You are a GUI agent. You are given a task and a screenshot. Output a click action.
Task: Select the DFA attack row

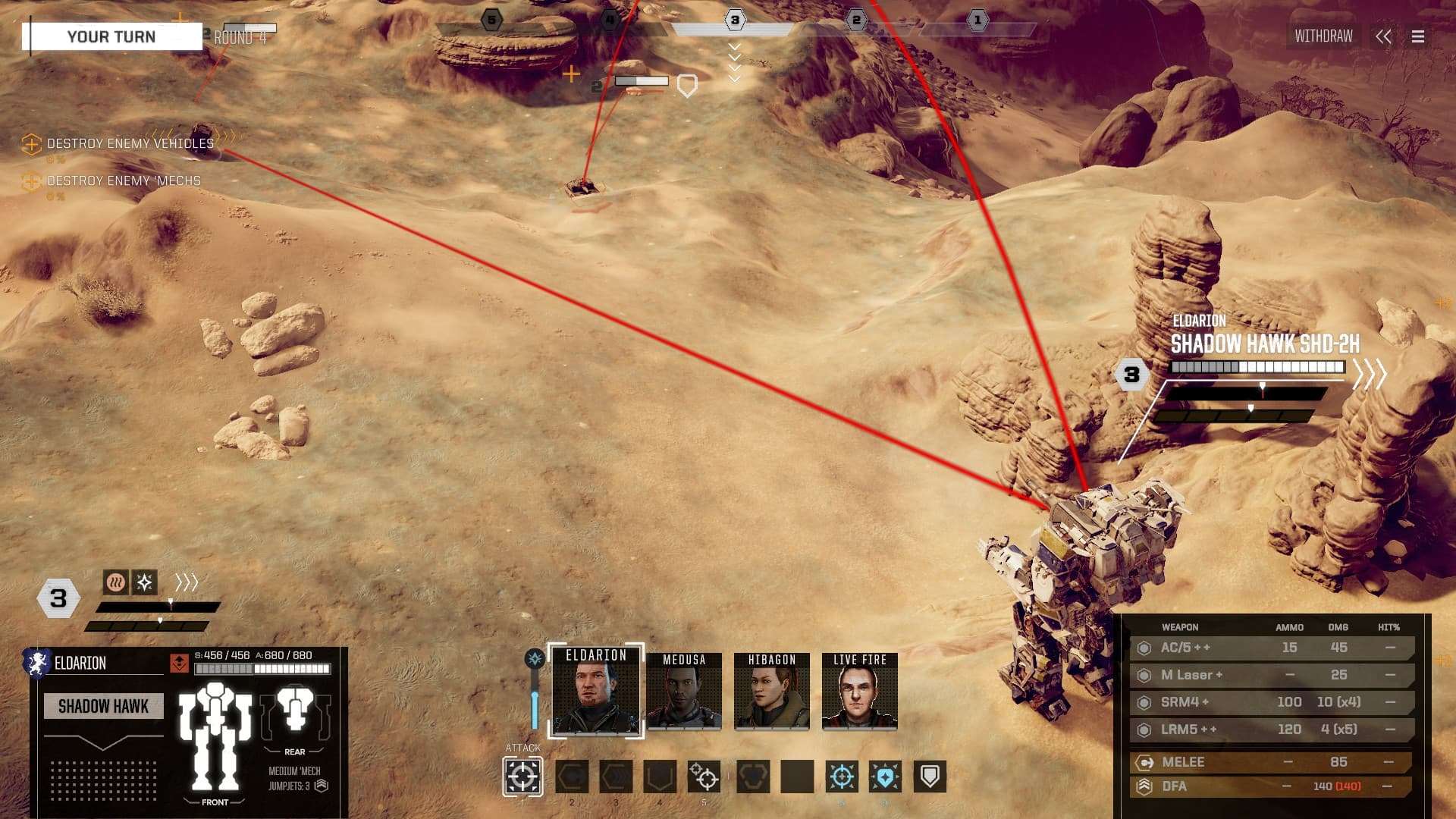1274,786
